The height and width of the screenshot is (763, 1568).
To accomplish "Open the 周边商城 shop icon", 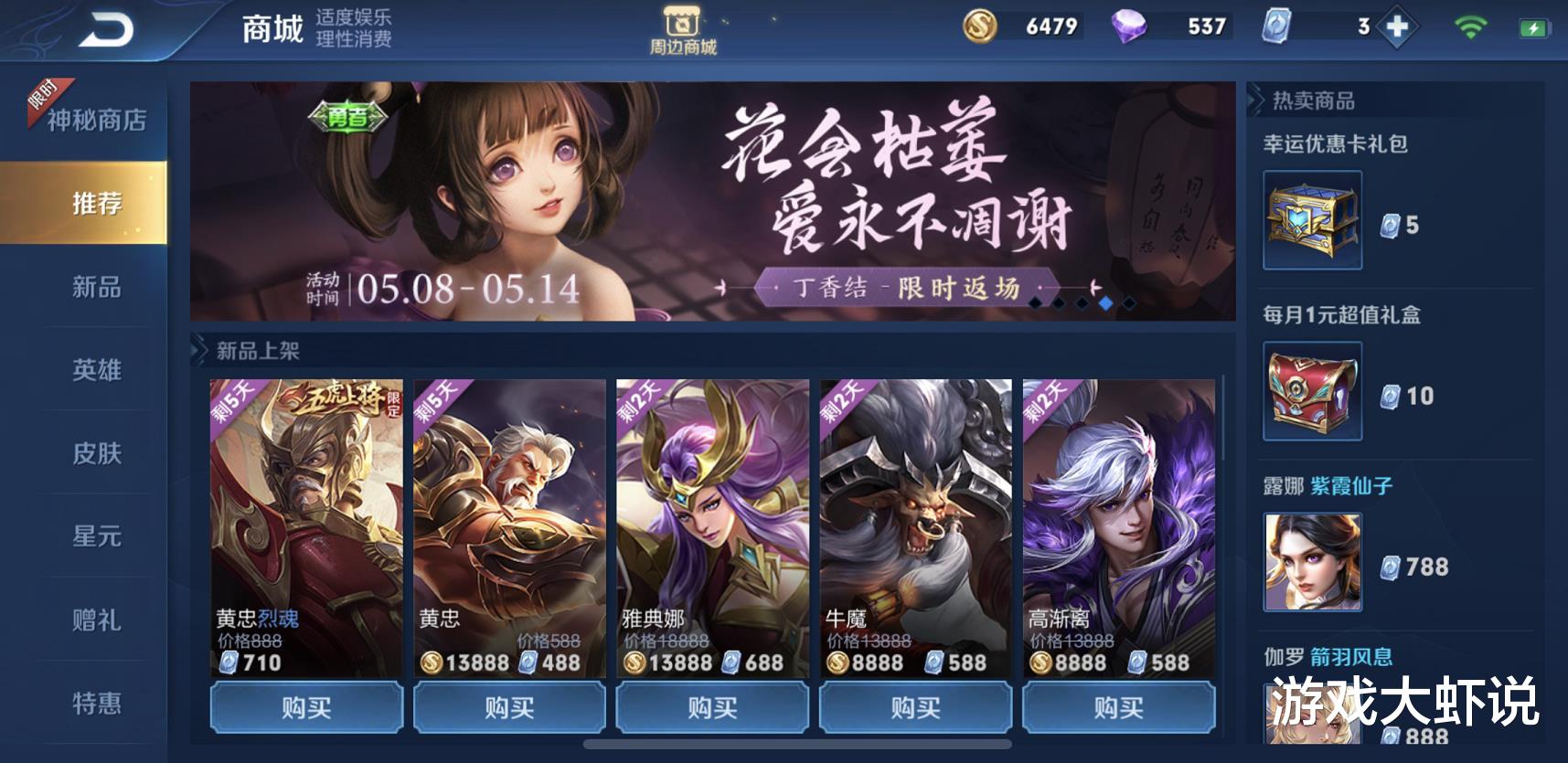I will coord(684,26).
